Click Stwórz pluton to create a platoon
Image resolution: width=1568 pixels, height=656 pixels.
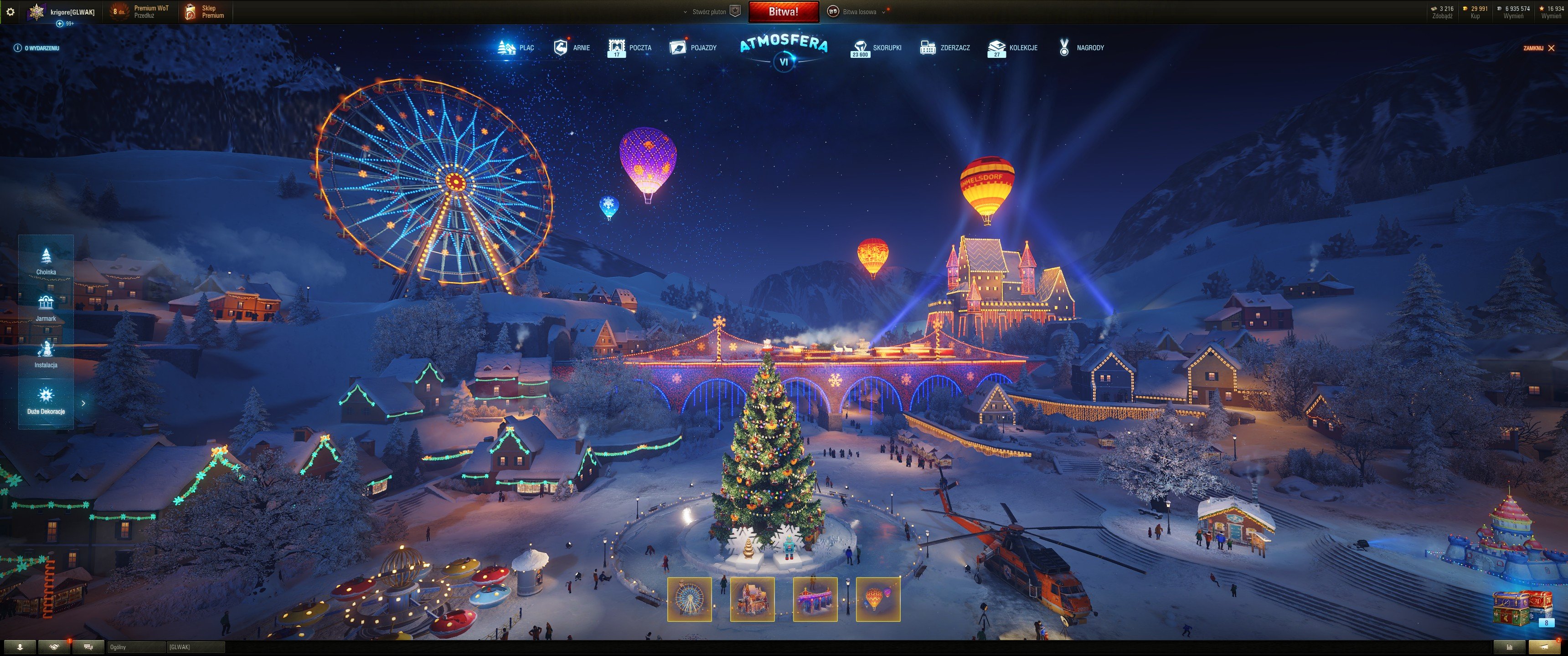[x=711, y=11]
